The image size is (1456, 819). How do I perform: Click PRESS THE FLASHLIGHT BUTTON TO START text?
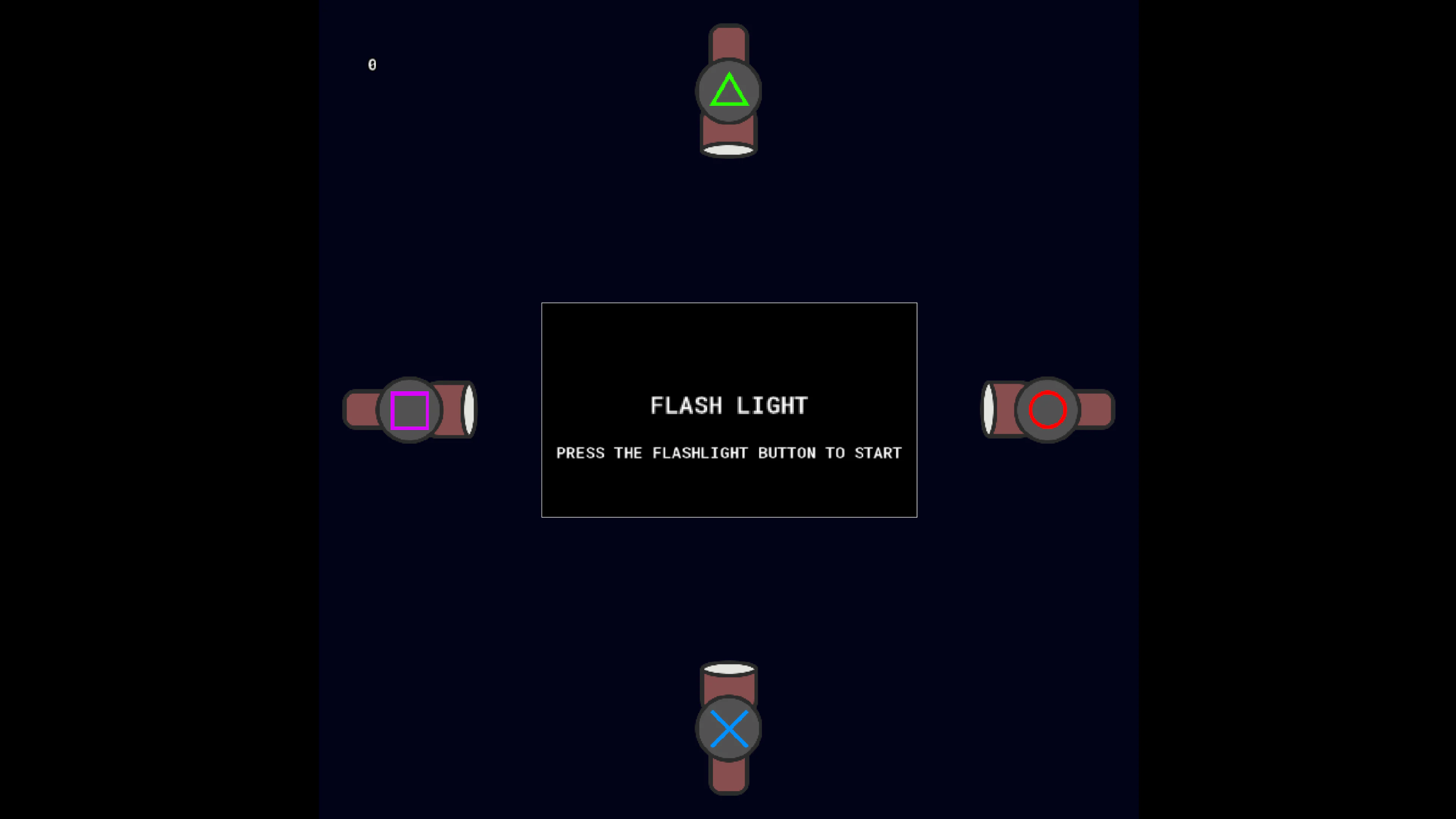tap(729, 453)
